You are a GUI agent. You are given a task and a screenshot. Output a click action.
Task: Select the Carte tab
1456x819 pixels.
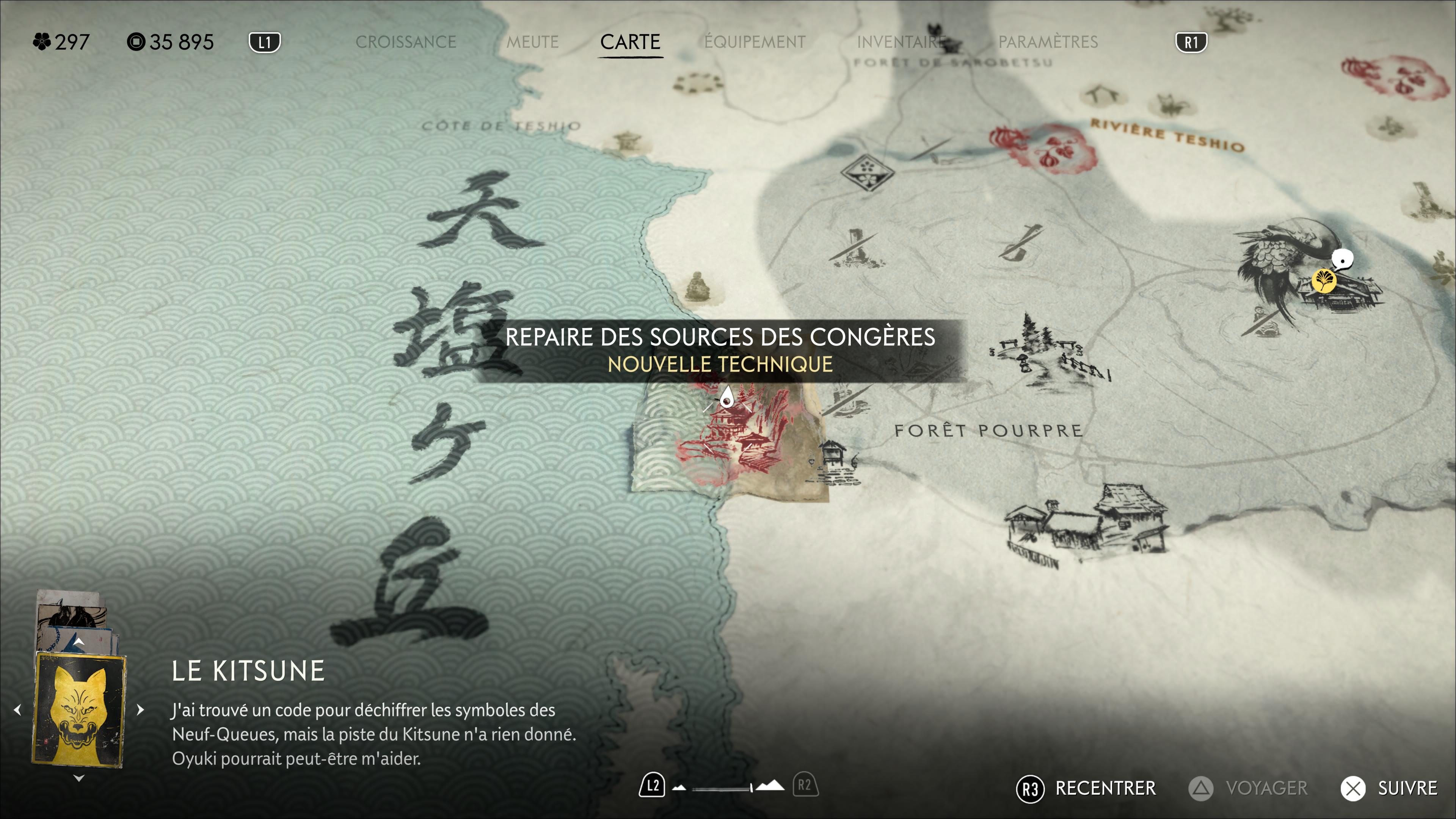[630, 42]
